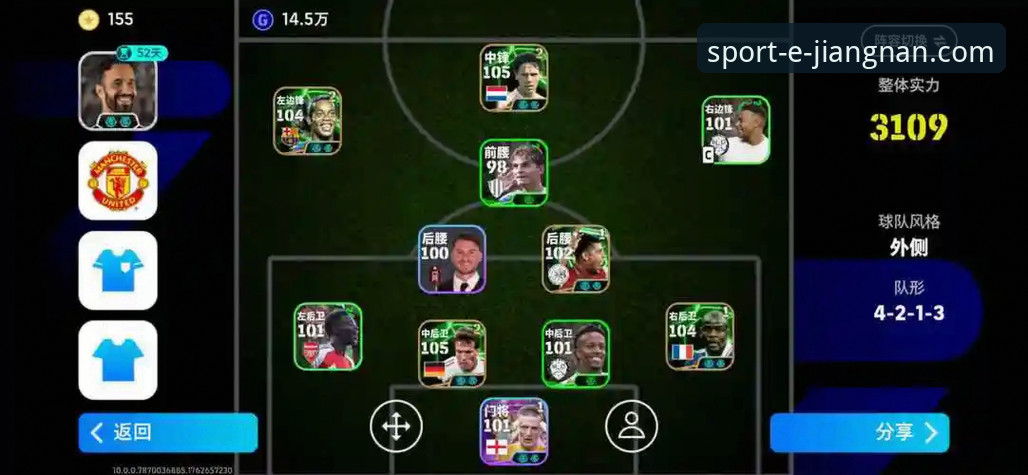Pick the 前腰 98 attacking midfielder card

514,173
